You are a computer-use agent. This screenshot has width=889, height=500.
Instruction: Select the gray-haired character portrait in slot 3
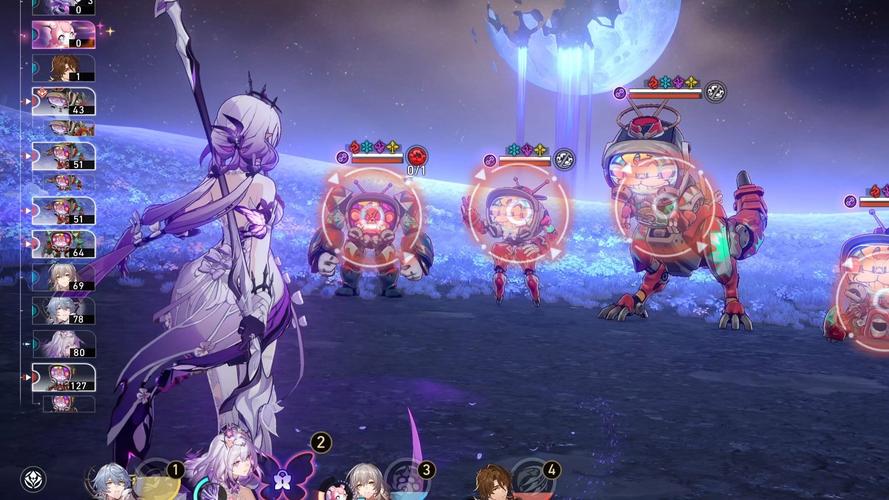click(x=365, y=481)
